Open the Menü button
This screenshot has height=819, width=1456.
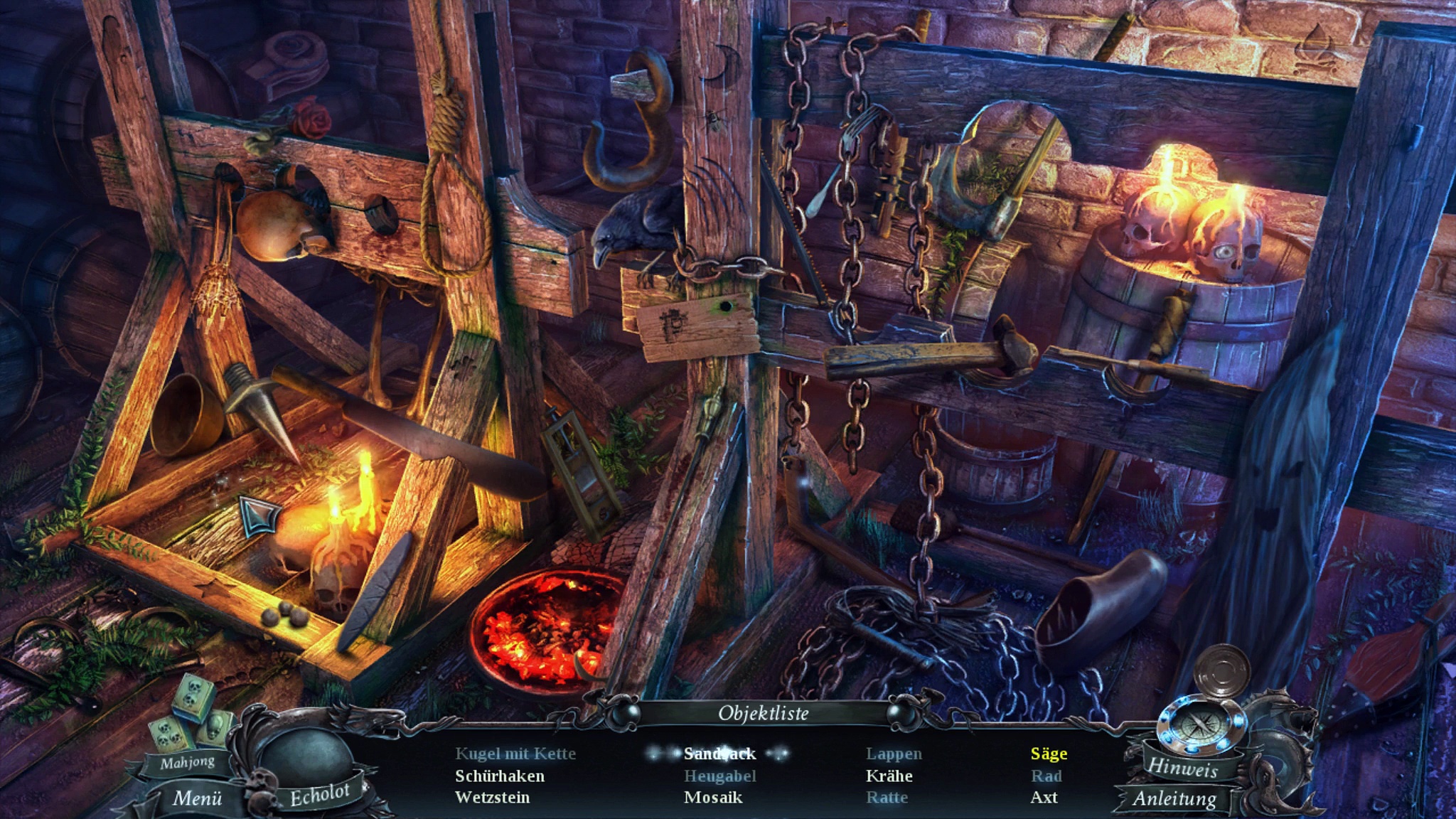pos(197,798)
